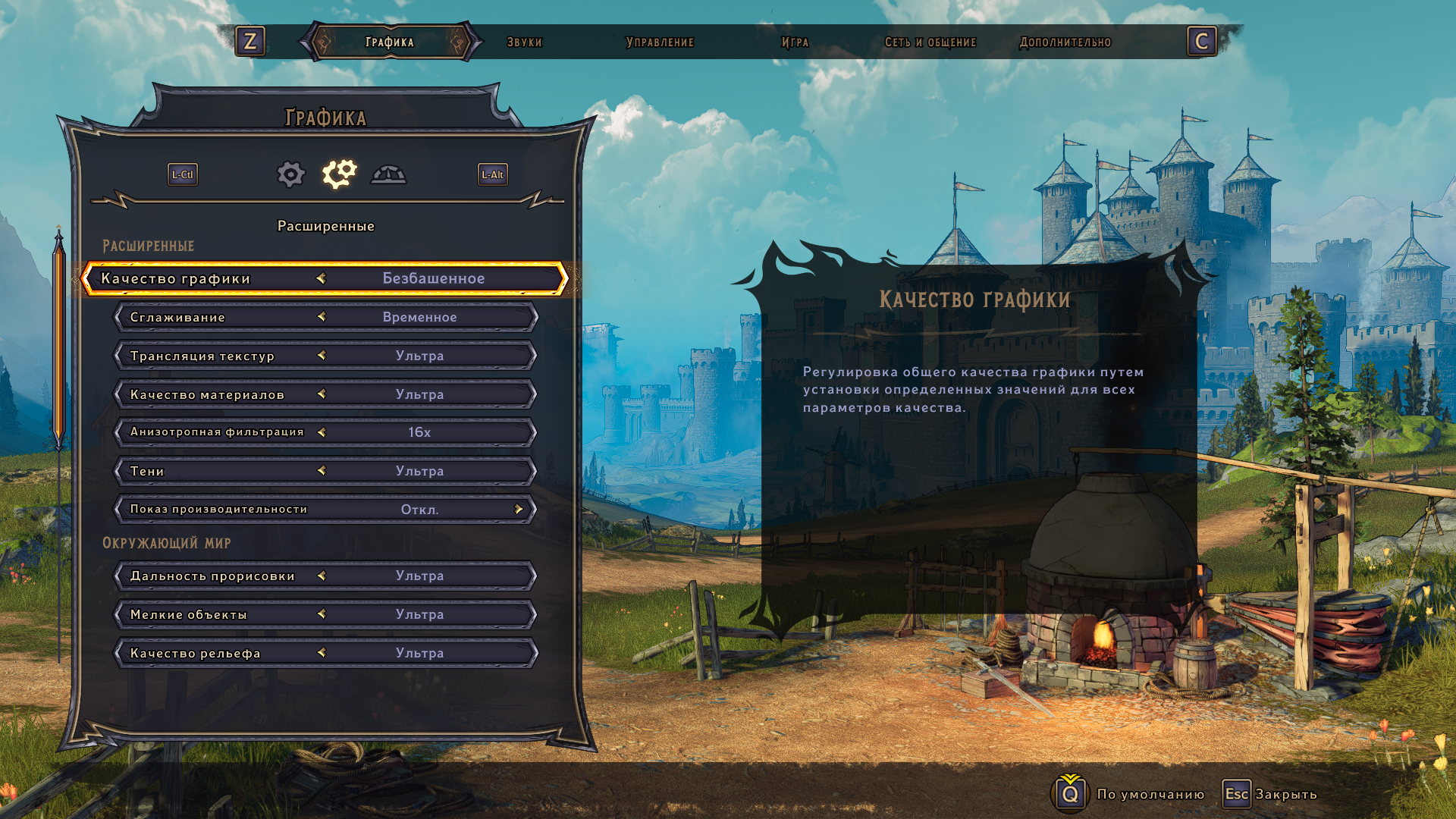
Task: Click the Сглаживание setting row
Action: click(x=326, y=317)
